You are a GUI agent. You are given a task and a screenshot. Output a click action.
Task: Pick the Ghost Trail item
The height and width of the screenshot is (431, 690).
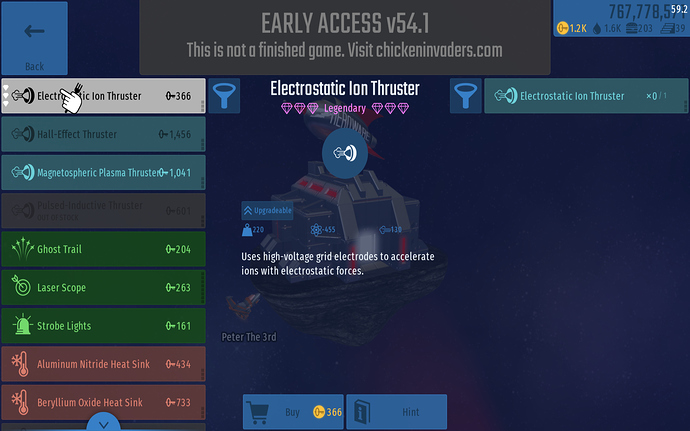coord(104,249)
